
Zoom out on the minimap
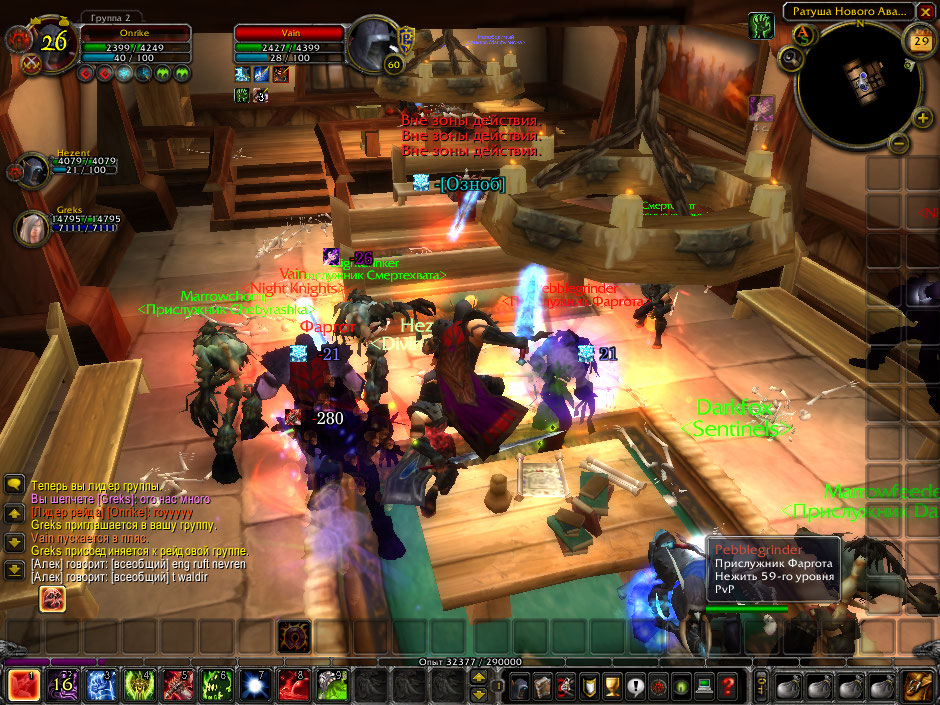(x=898, y=143)
